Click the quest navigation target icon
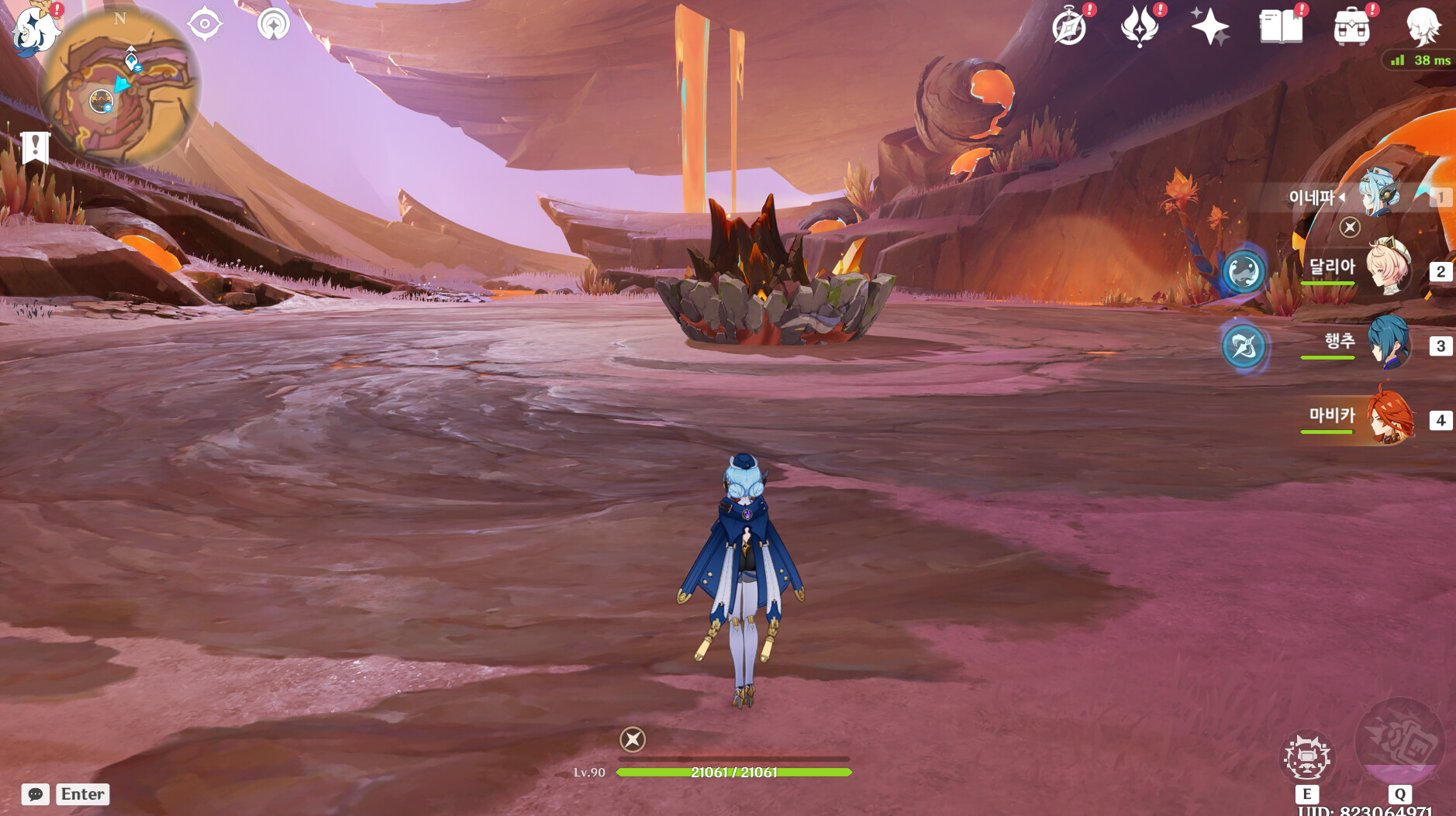 pyautogui.click(x=205, y=24)
